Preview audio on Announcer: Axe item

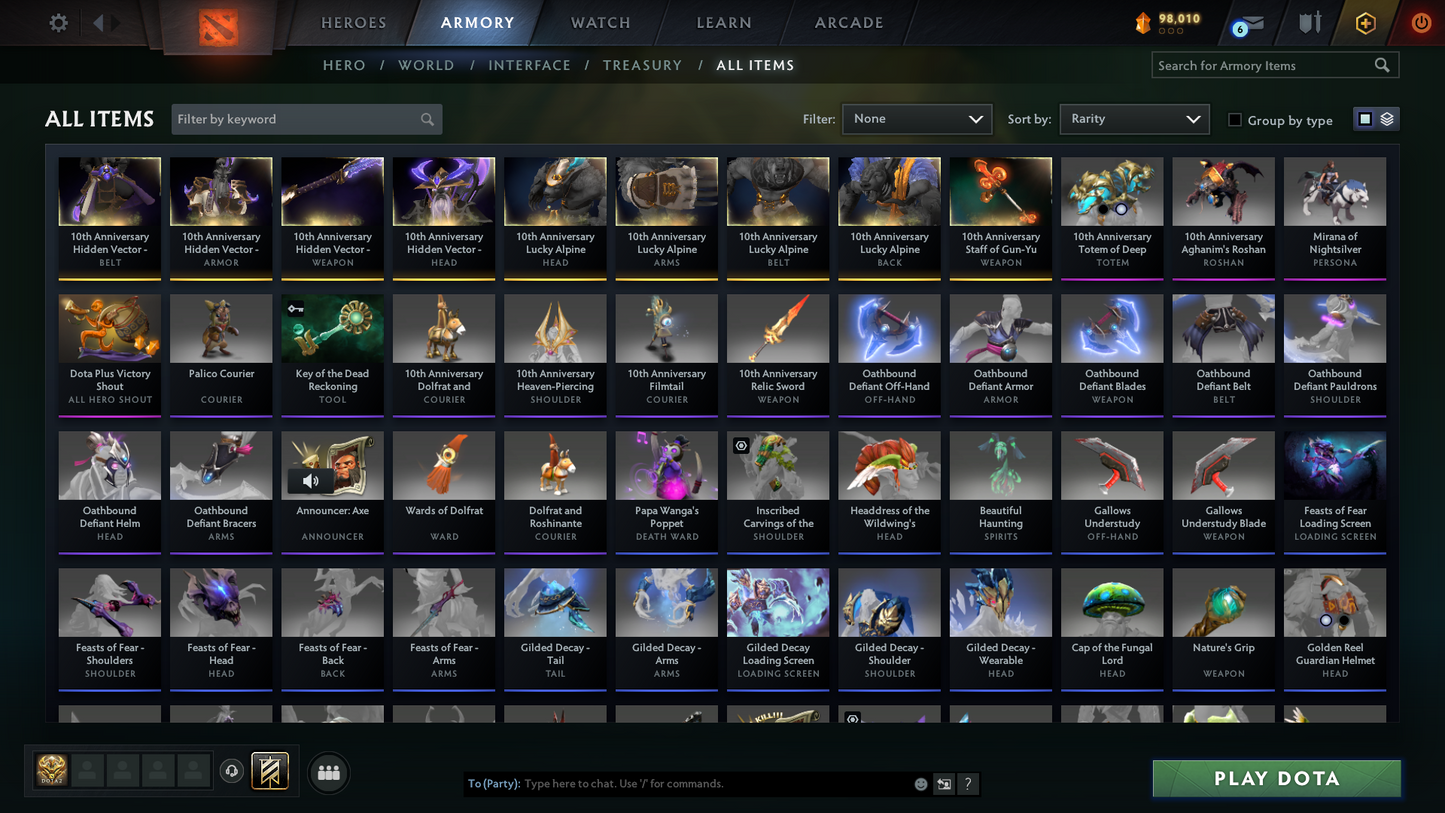tap(312, 480)
